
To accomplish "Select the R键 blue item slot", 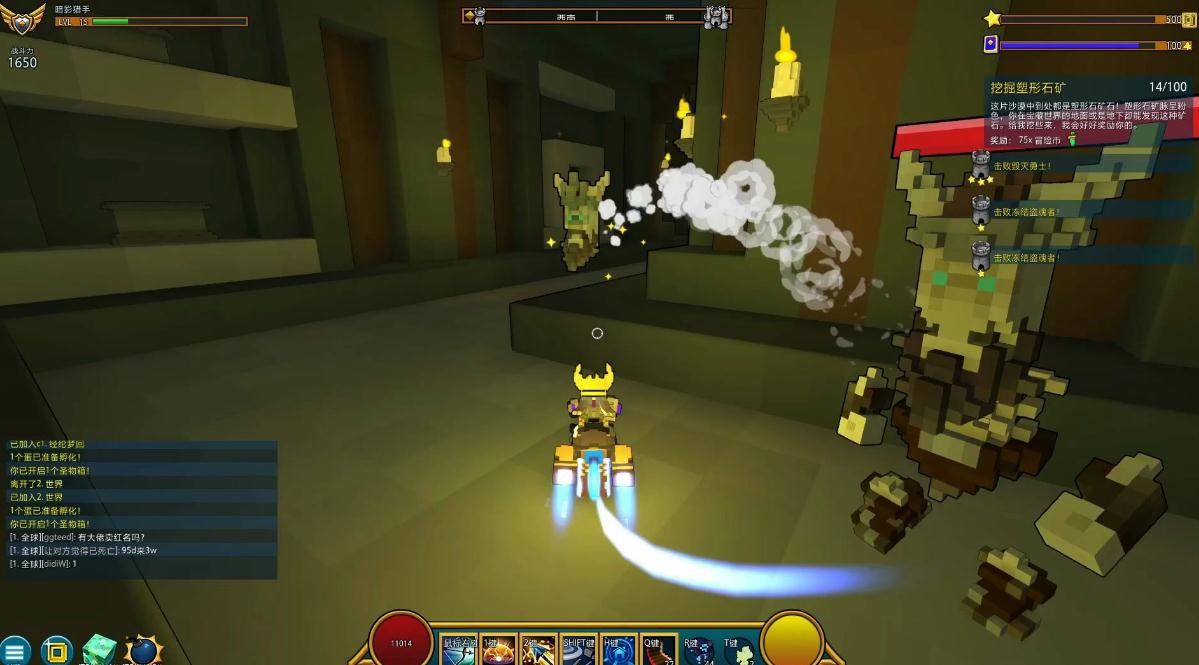I will tap(698, 650).
